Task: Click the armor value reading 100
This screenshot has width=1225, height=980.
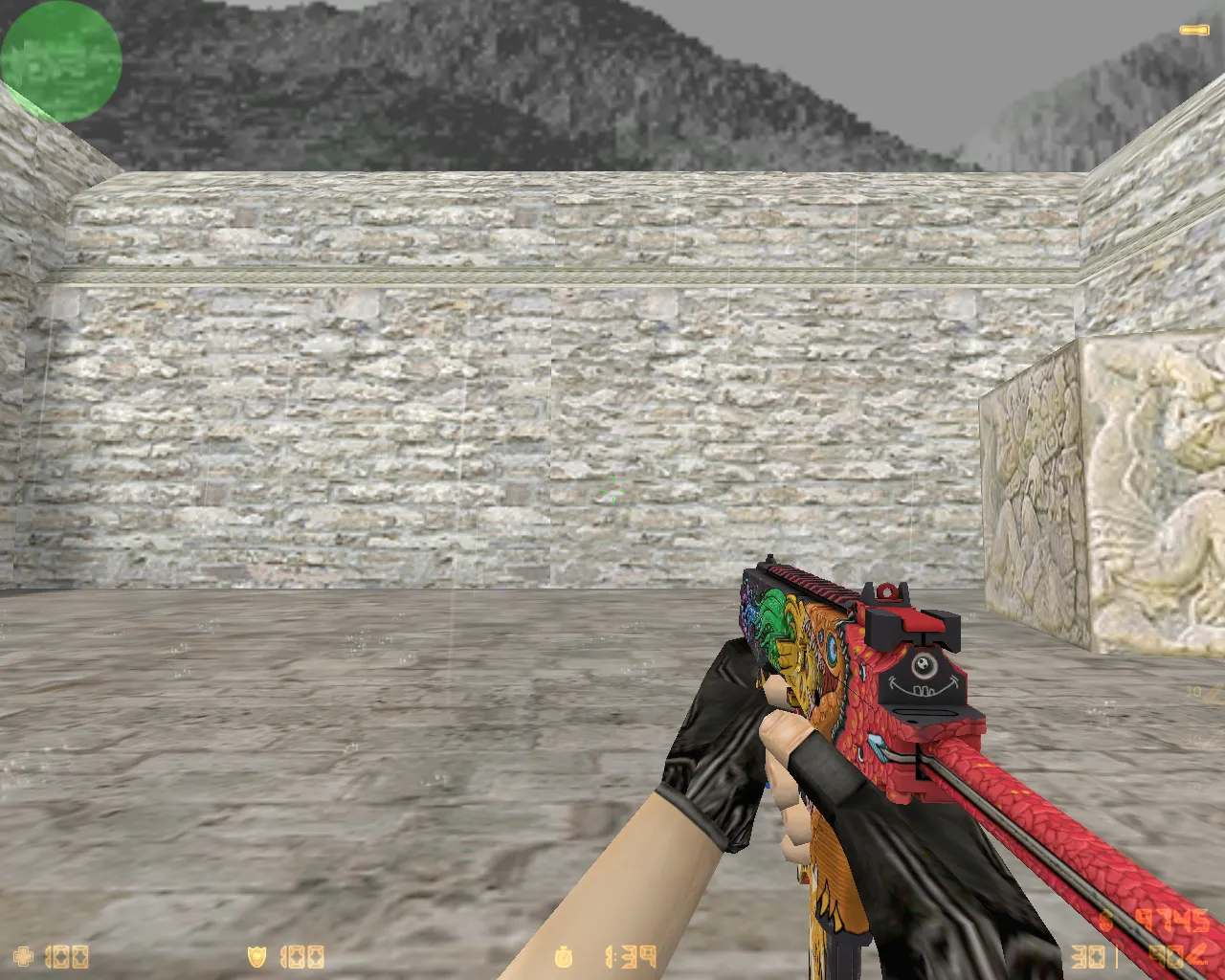Action: (301, 955)
